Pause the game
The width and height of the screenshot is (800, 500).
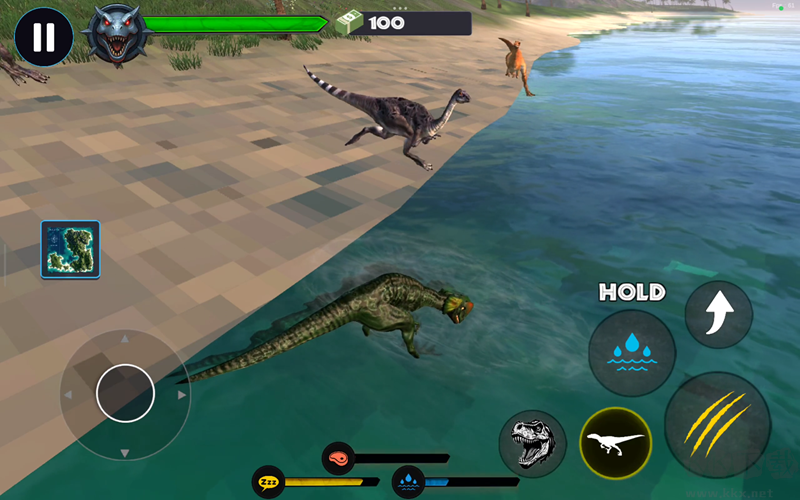tap(43, 36)
